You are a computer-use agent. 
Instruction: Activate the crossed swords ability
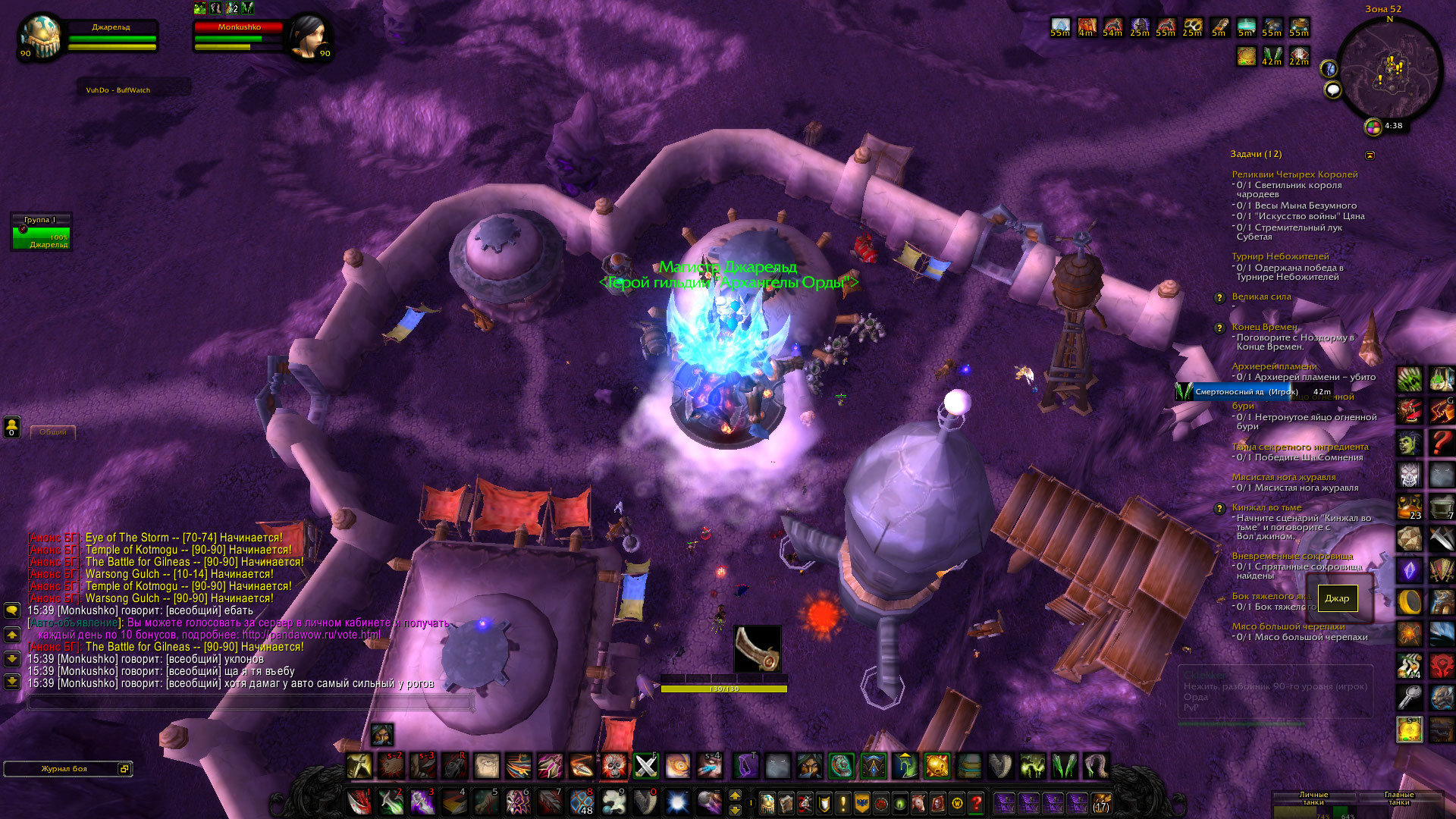[646, 766]
